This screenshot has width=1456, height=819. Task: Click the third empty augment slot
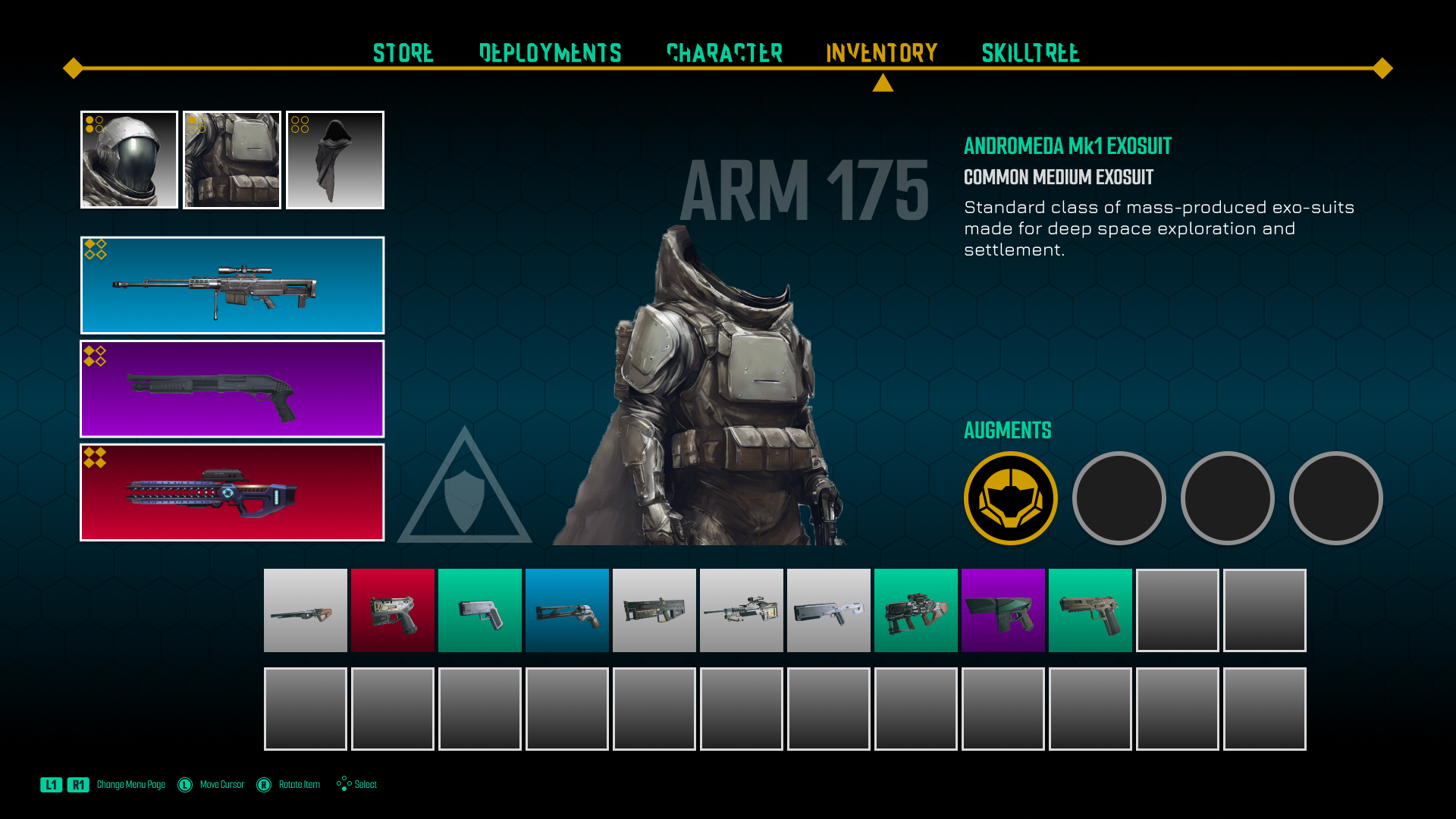[1227, 498]
